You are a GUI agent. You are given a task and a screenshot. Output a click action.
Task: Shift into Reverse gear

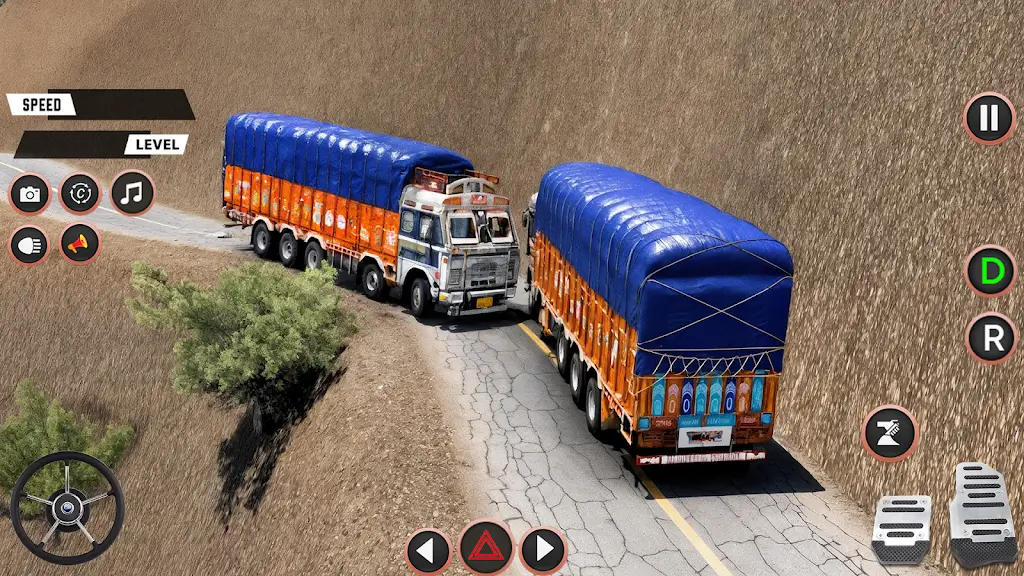pos(991,338)
